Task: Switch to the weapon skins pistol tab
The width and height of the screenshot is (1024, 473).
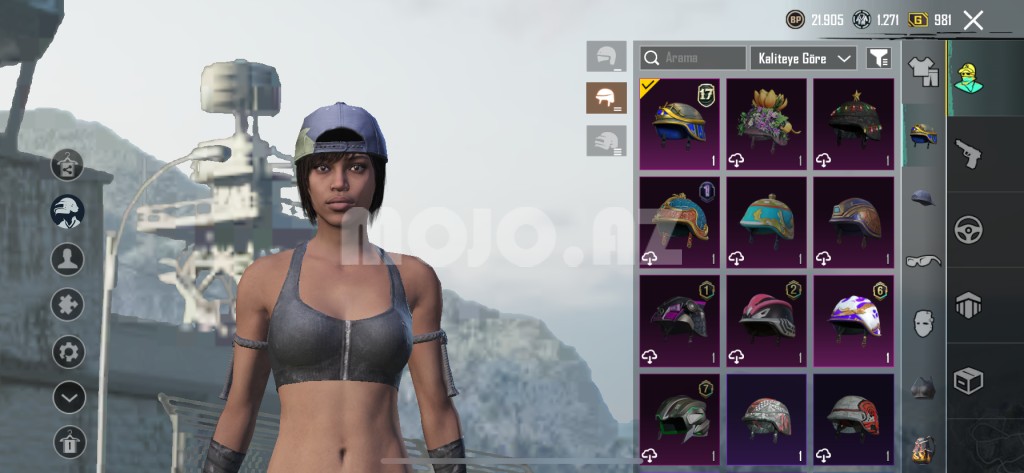Action: [968, 154]
